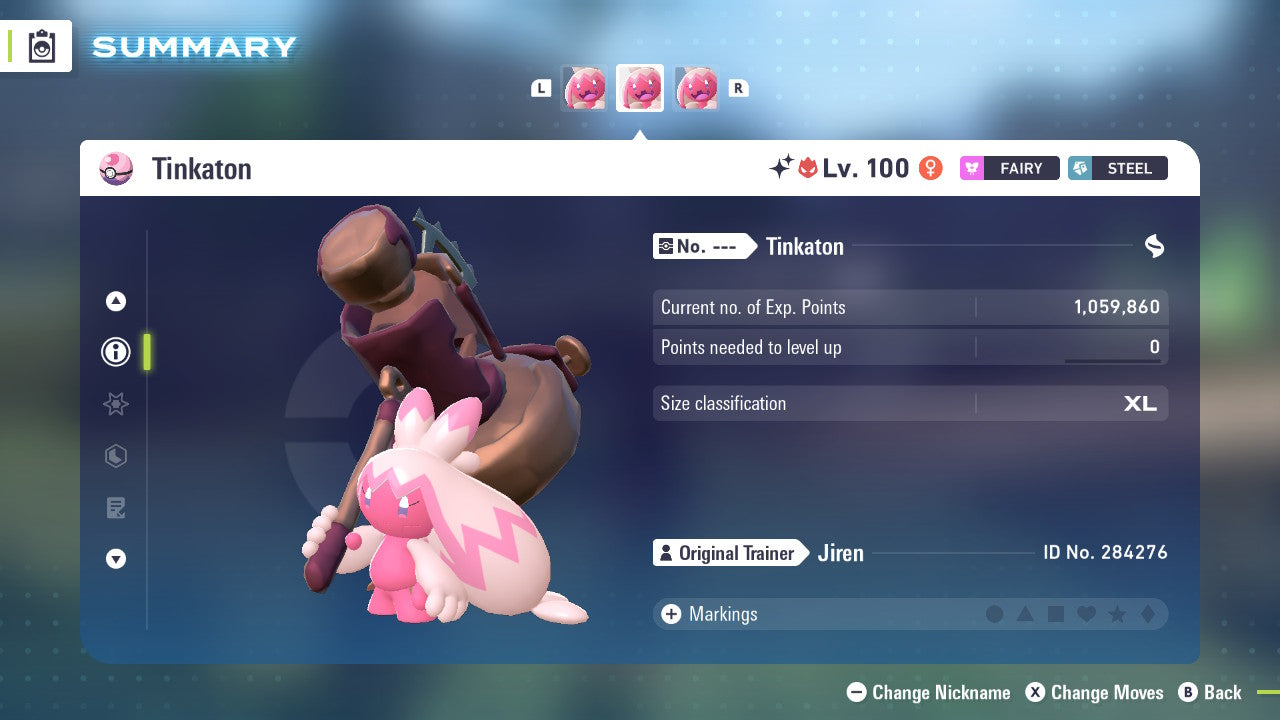Click the up arrow above the summary tabs
The height and width of the screenshot is (720, 1280).
pos(116,301)
